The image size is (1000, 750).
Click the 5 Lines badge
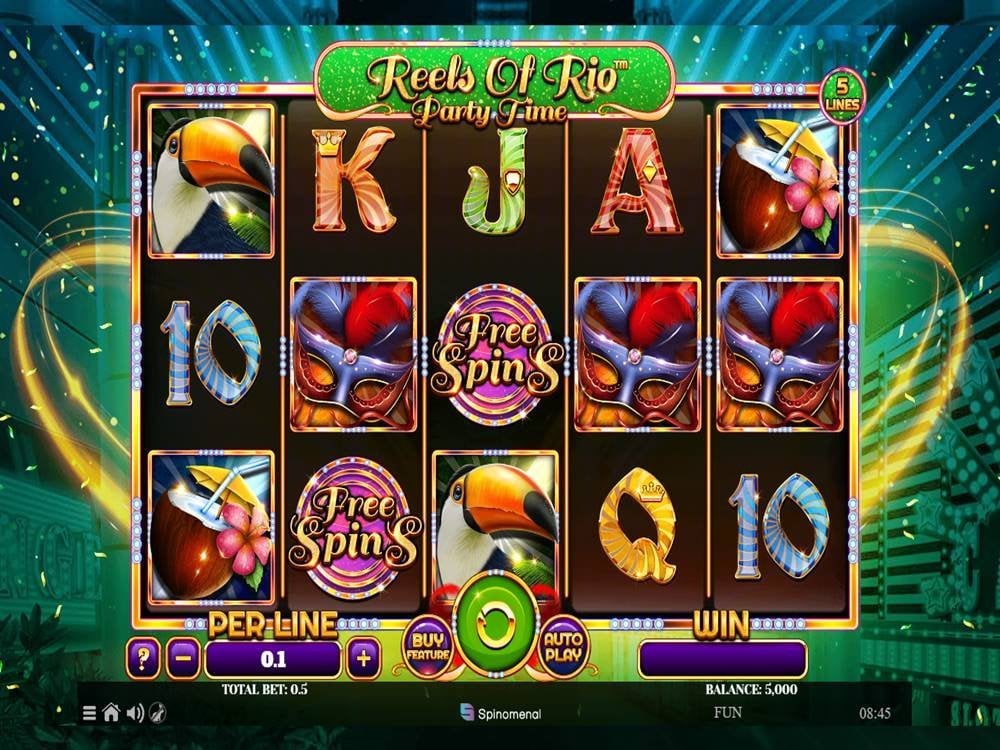point(842,96)
